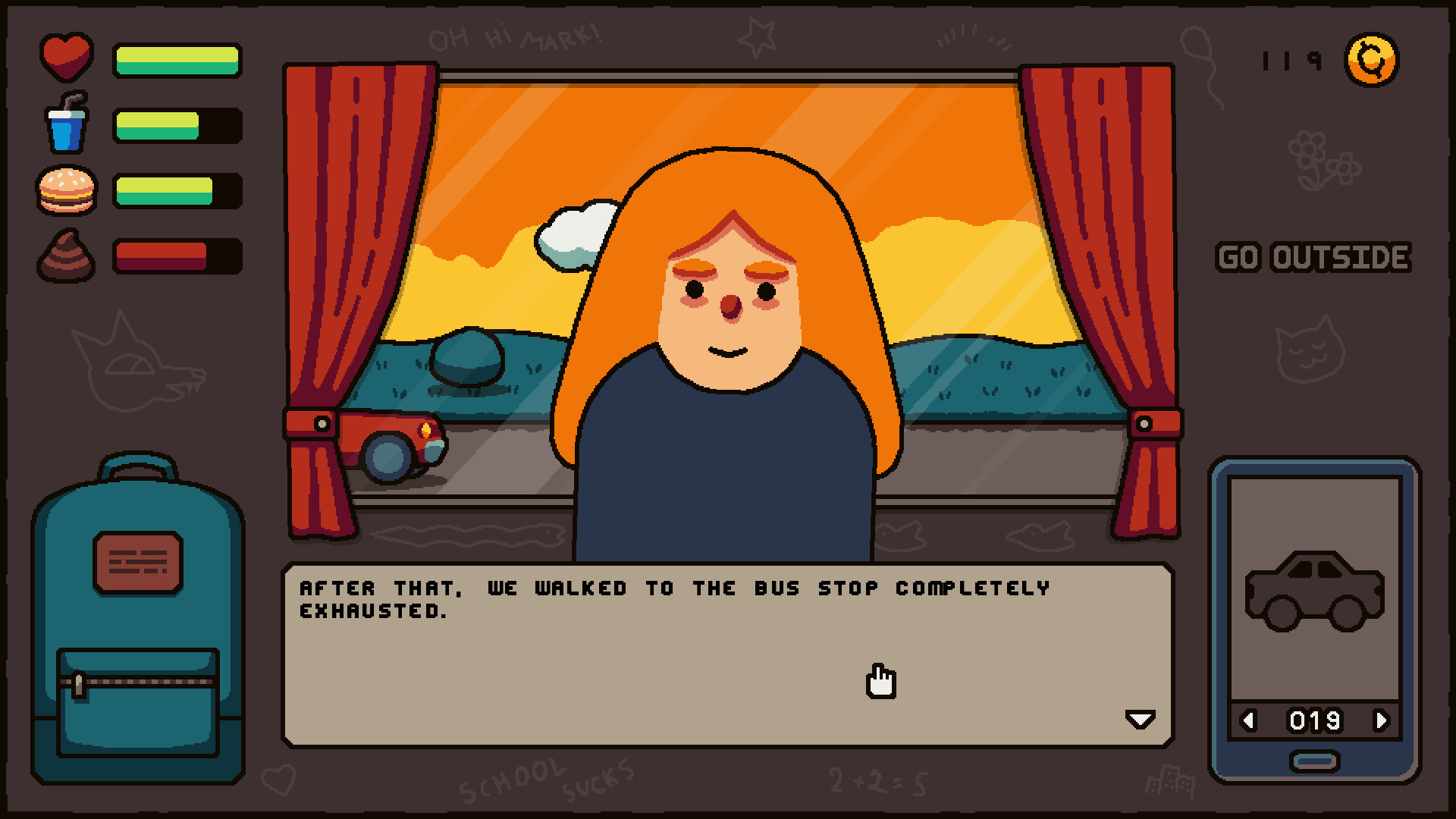
Task: Click the GO OUTSIDE option
Action: tap(1314, 256)
